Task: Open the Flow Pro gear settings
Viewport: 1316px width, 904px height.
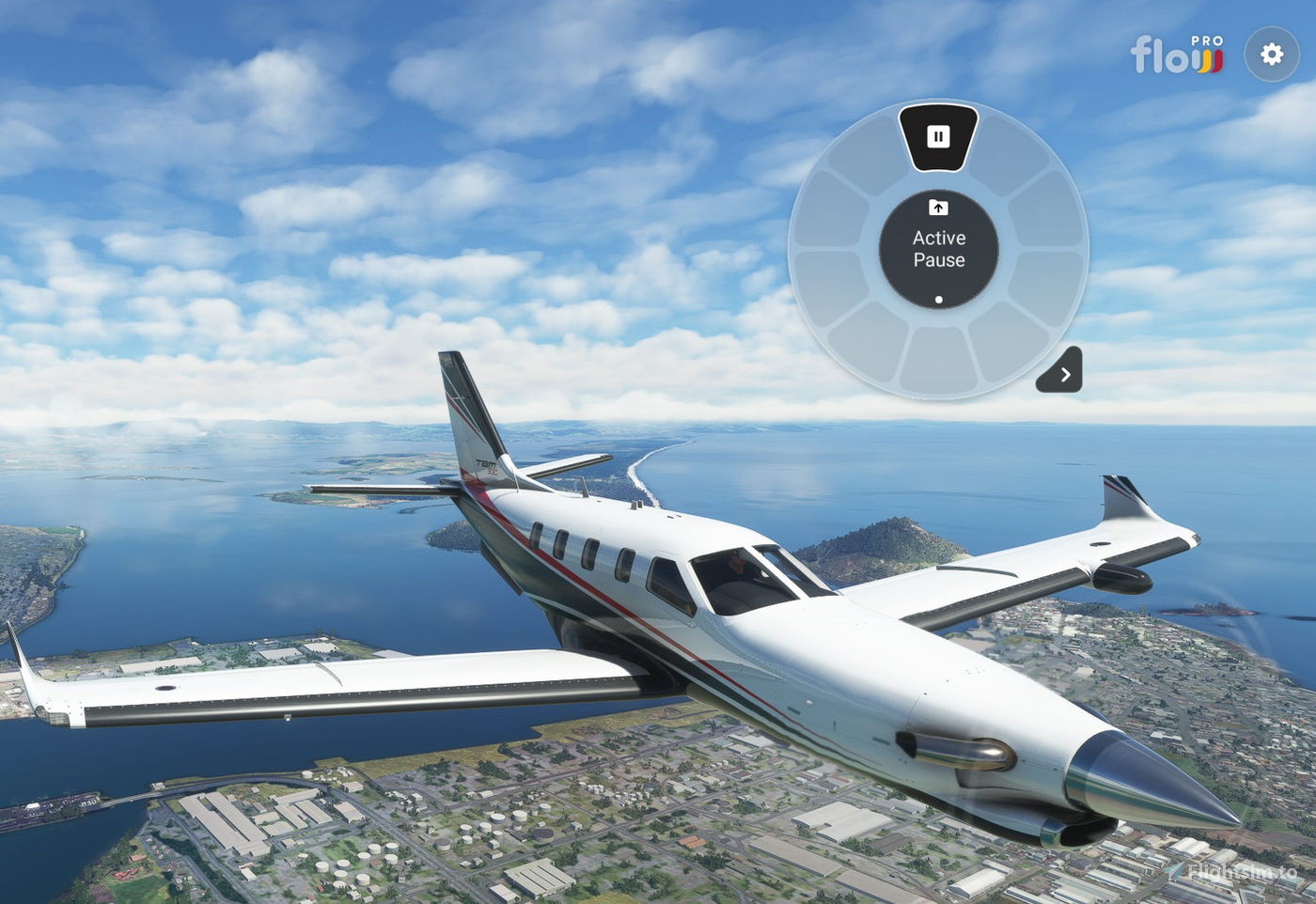Action: point(1271,55)
